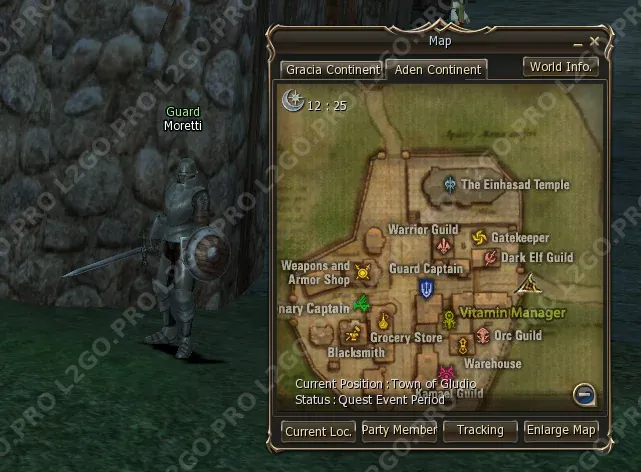
Task: Choose the Warrior Guild marker icon
Action: 443,246
